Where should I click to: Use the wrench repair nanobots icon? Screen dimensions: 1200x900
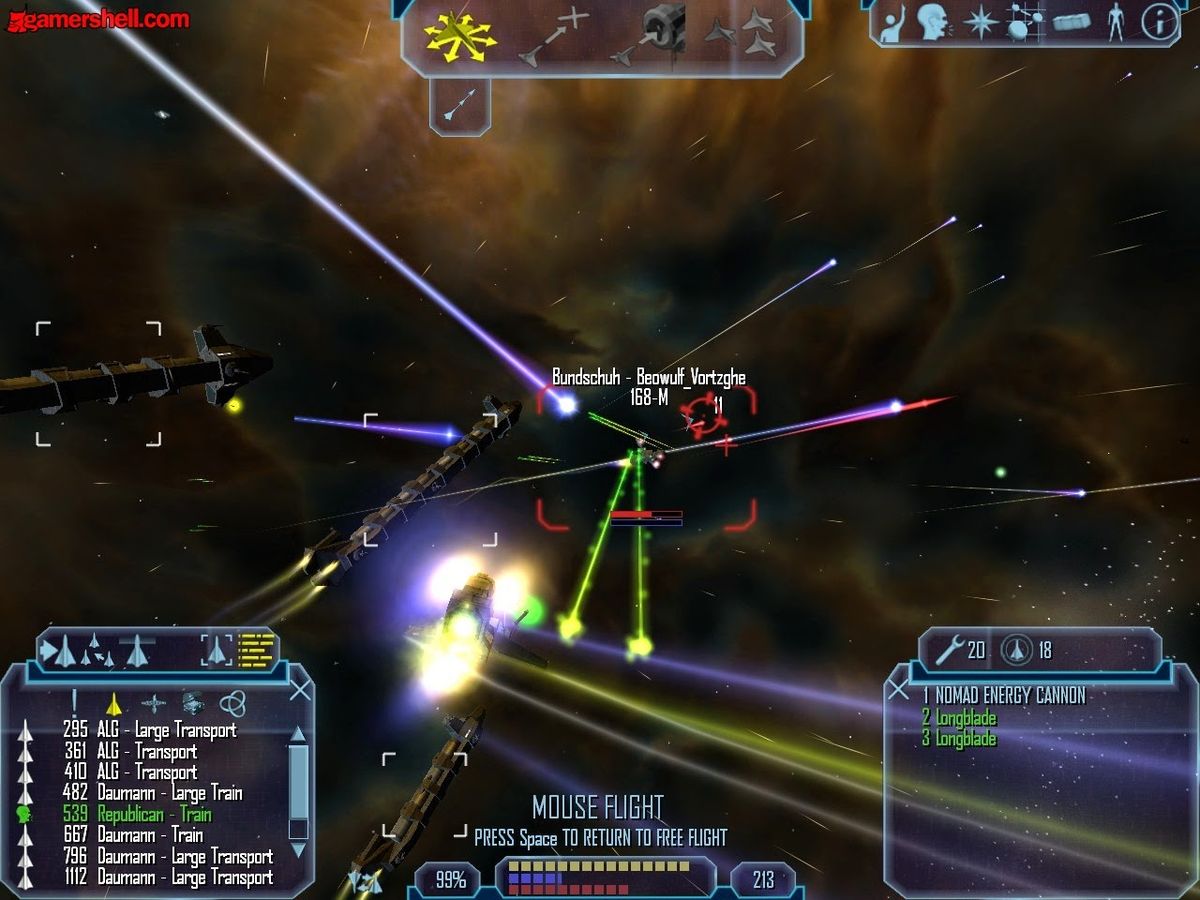click(949, 651)
